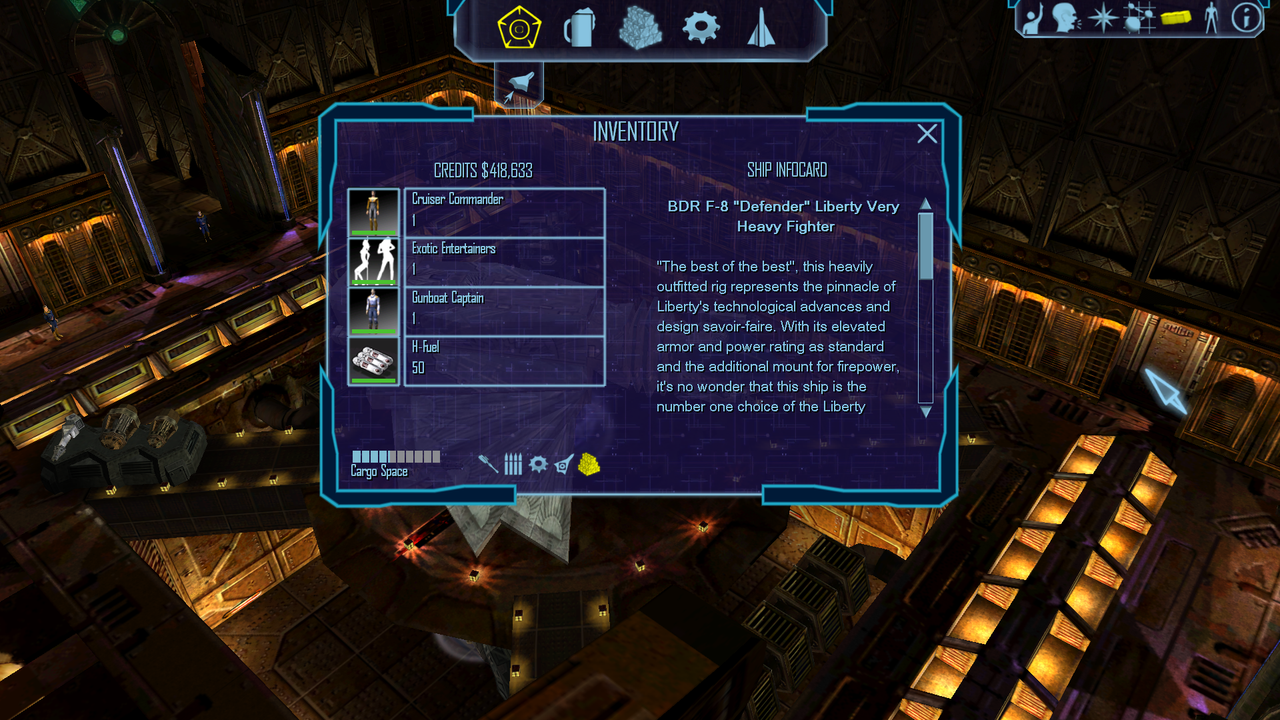Open the information icon in top-right bar
Image resolution: width=1280 pixels, height=720 pixels.
[x=1246, y=17]
